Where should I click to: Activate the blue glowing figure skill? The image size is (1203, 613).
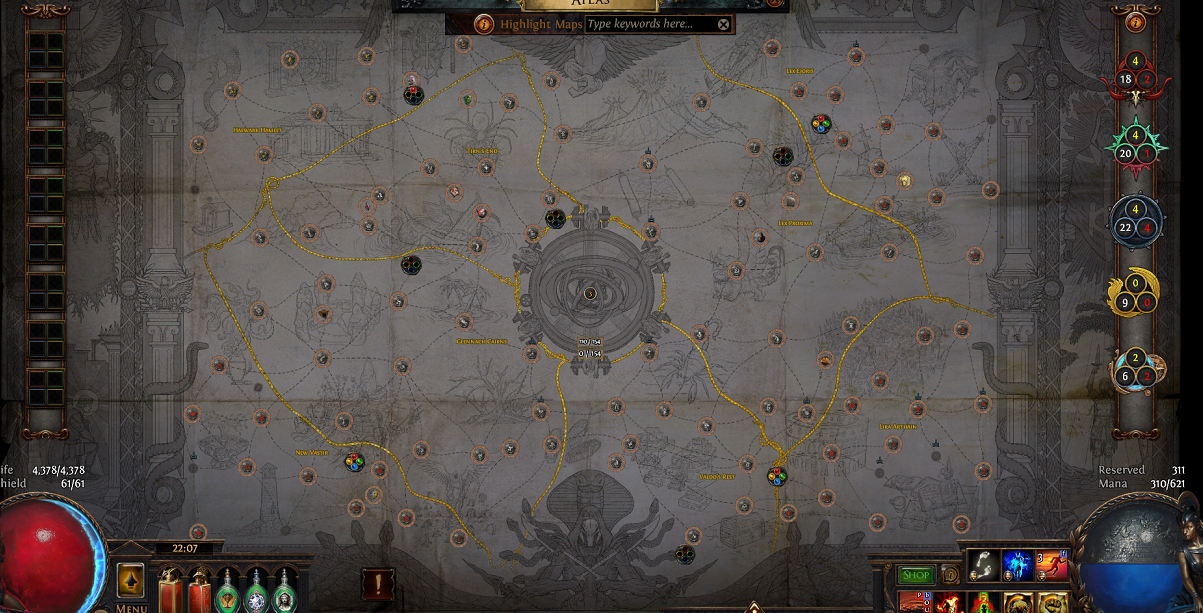coord(1018,565)
